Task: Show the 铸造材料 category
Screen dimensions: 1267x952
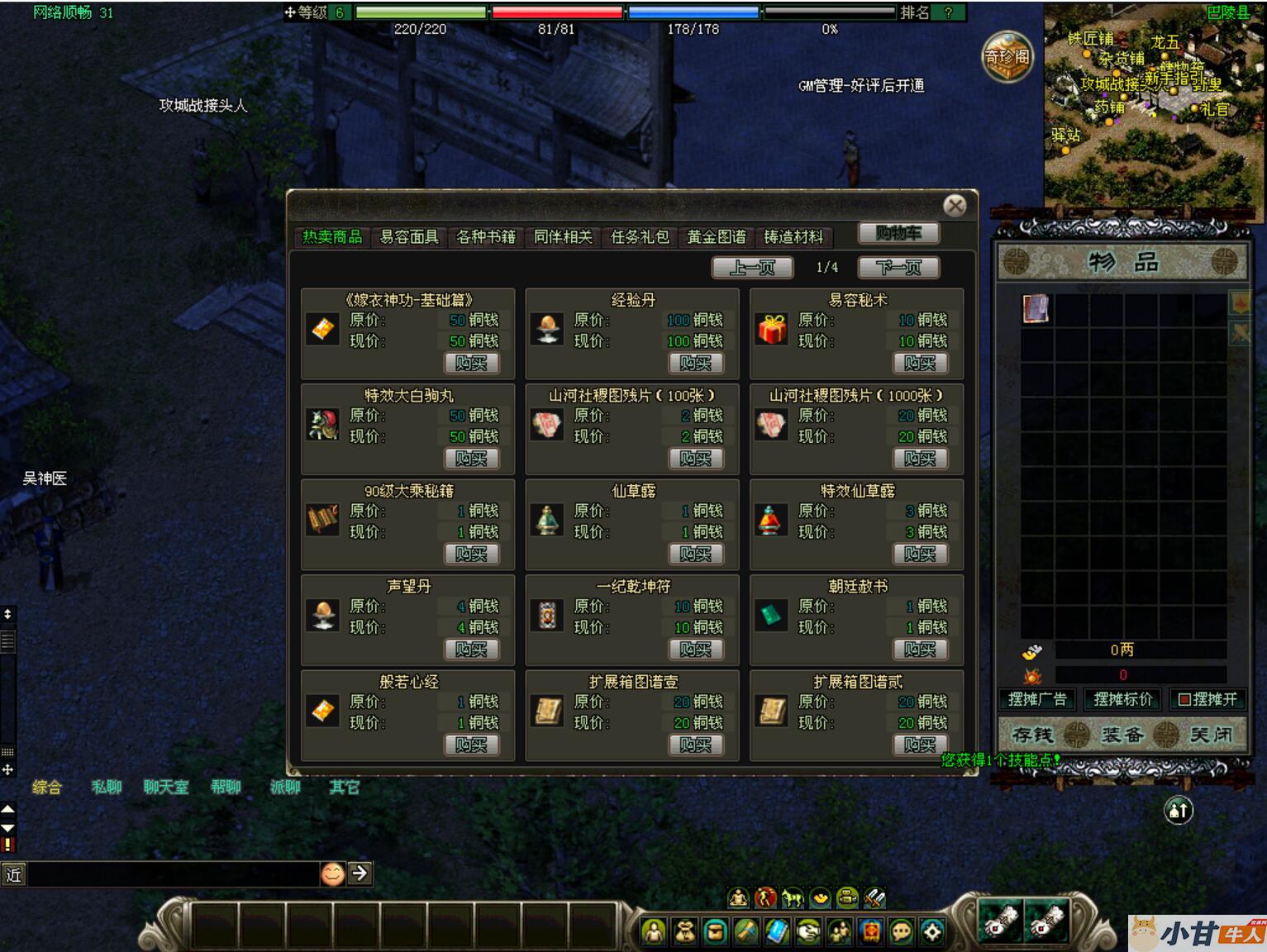Action: 793,237
